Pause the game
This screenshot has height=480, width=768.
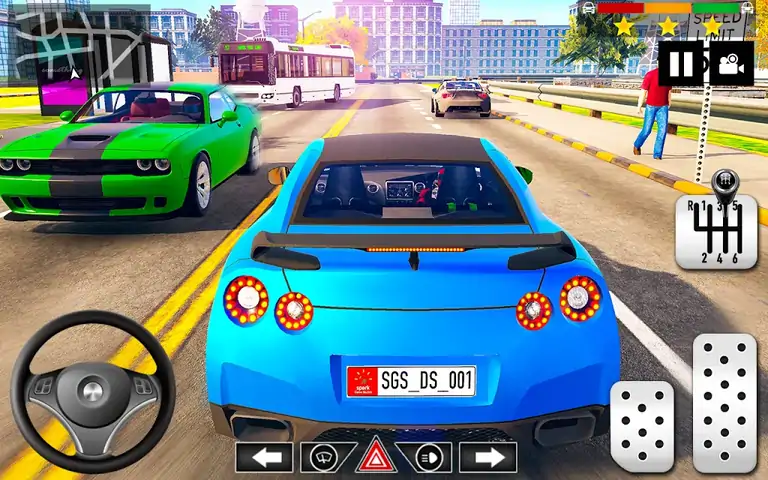(x=681, y=64)
